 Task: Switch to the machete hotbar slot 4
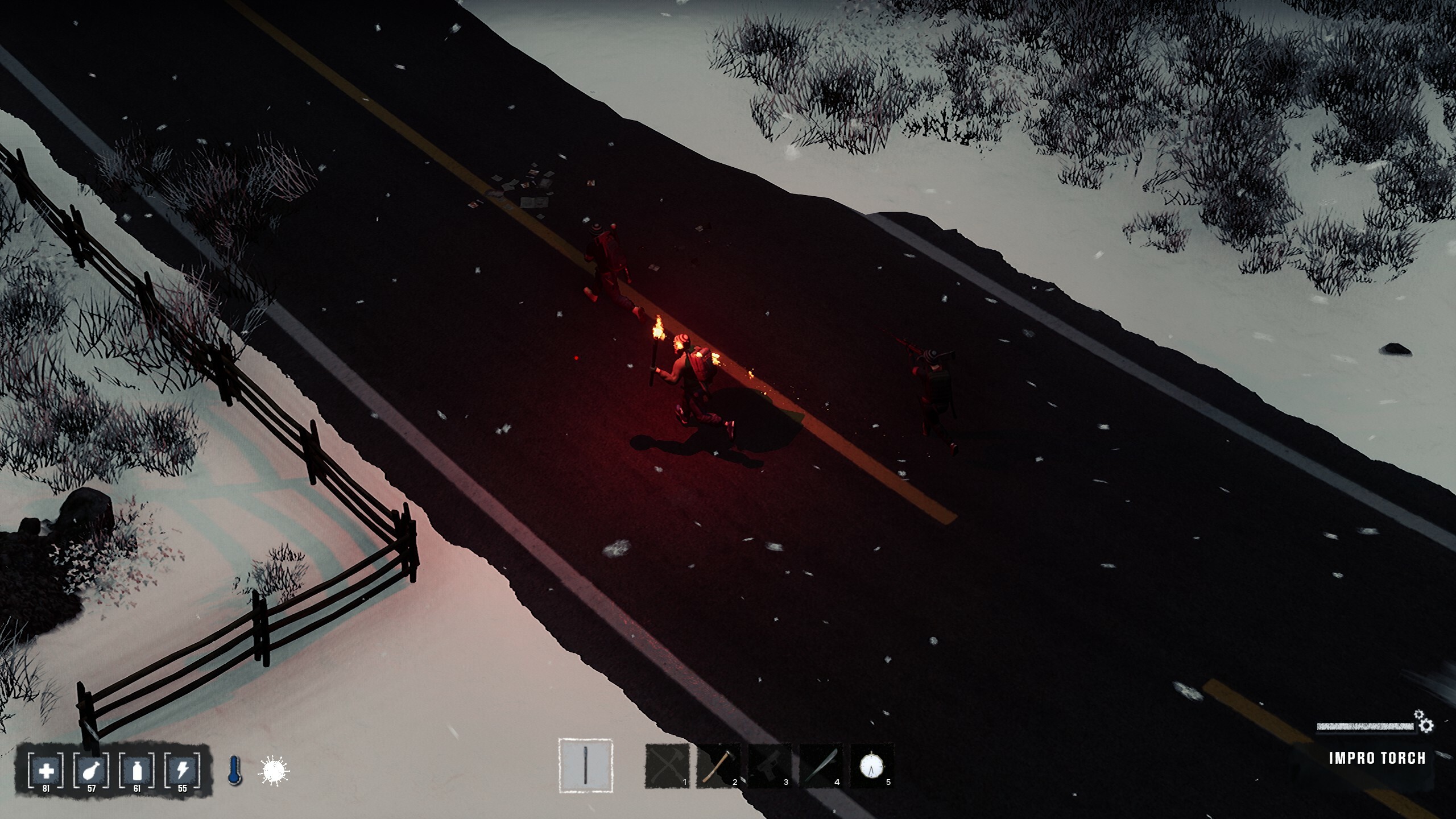pos(820,767)
